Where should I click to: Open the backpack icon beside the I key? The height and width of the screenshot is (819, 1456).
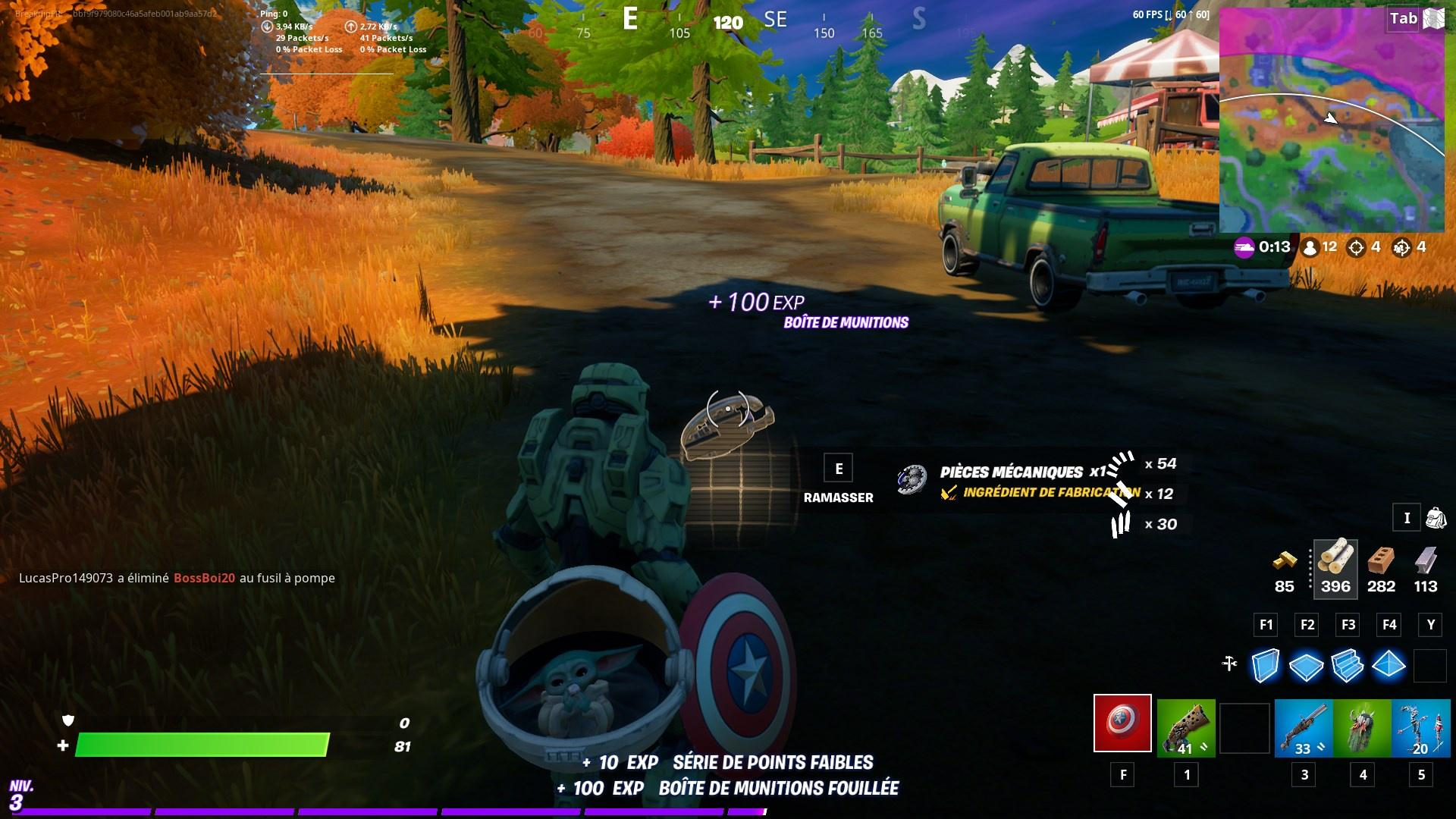[x=1436, y=517]
